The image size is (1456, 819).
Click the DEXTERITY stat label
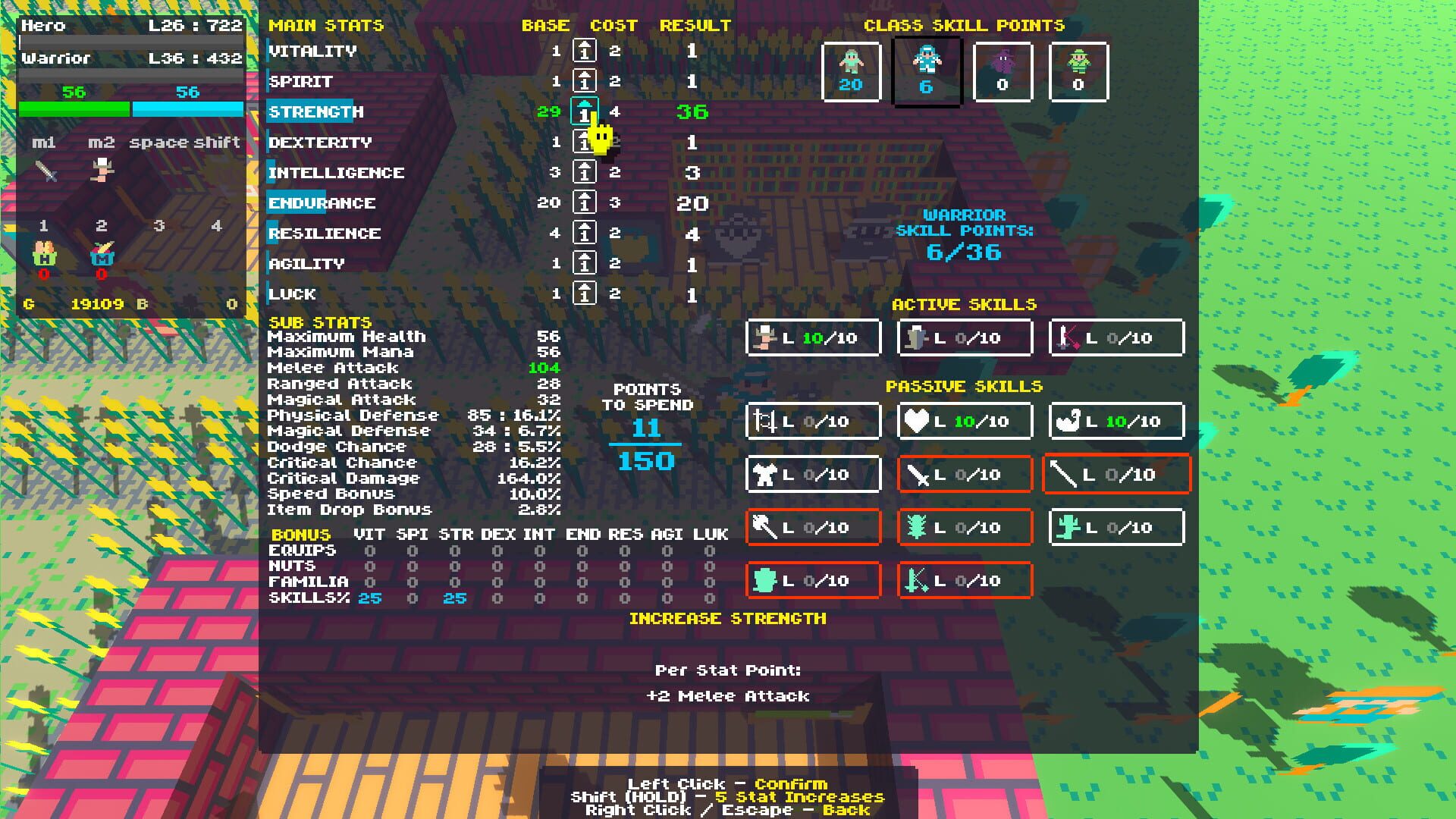tap(320, 142)
